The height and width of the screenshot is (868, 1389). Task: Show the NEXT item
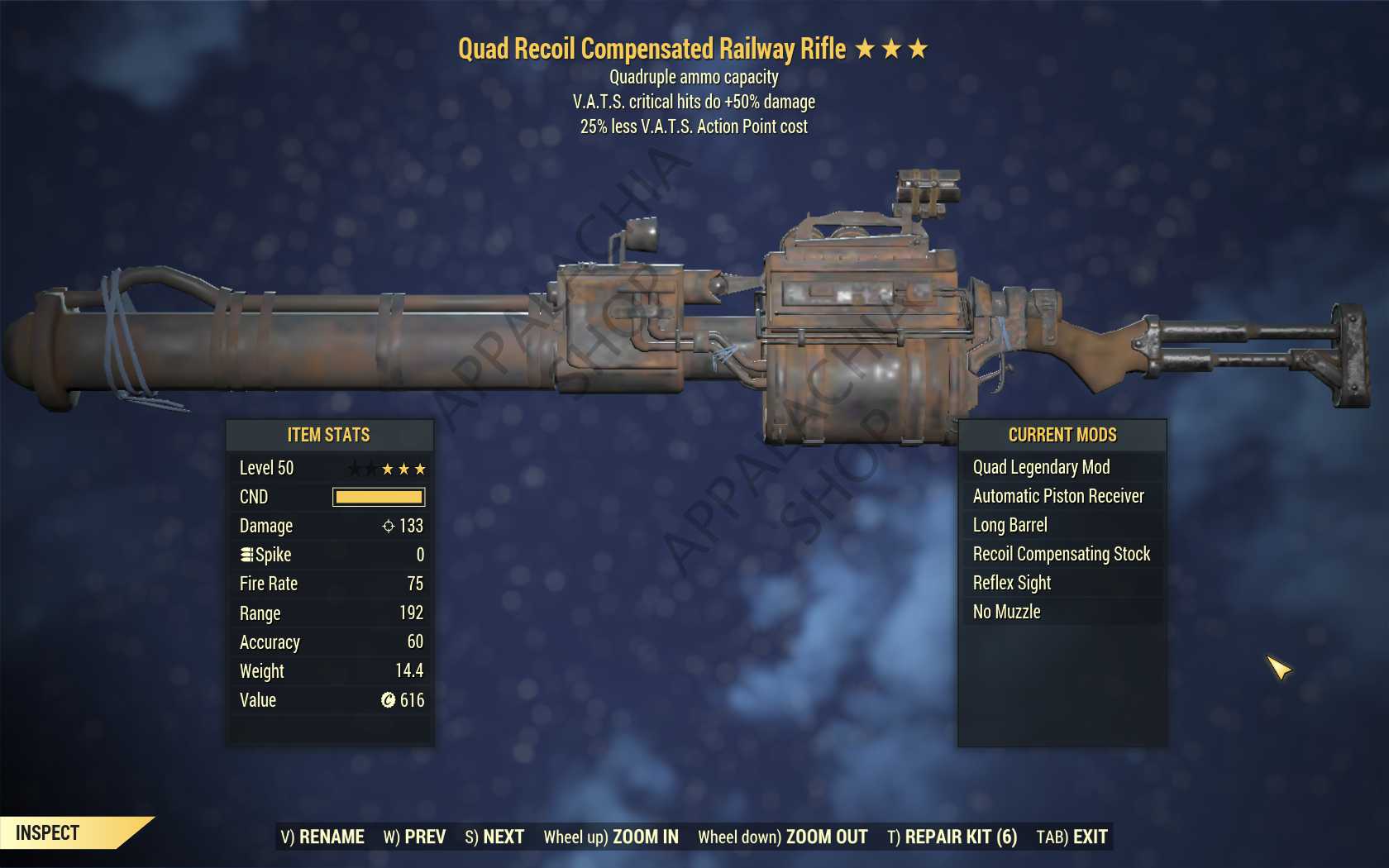tap(494, 837)
